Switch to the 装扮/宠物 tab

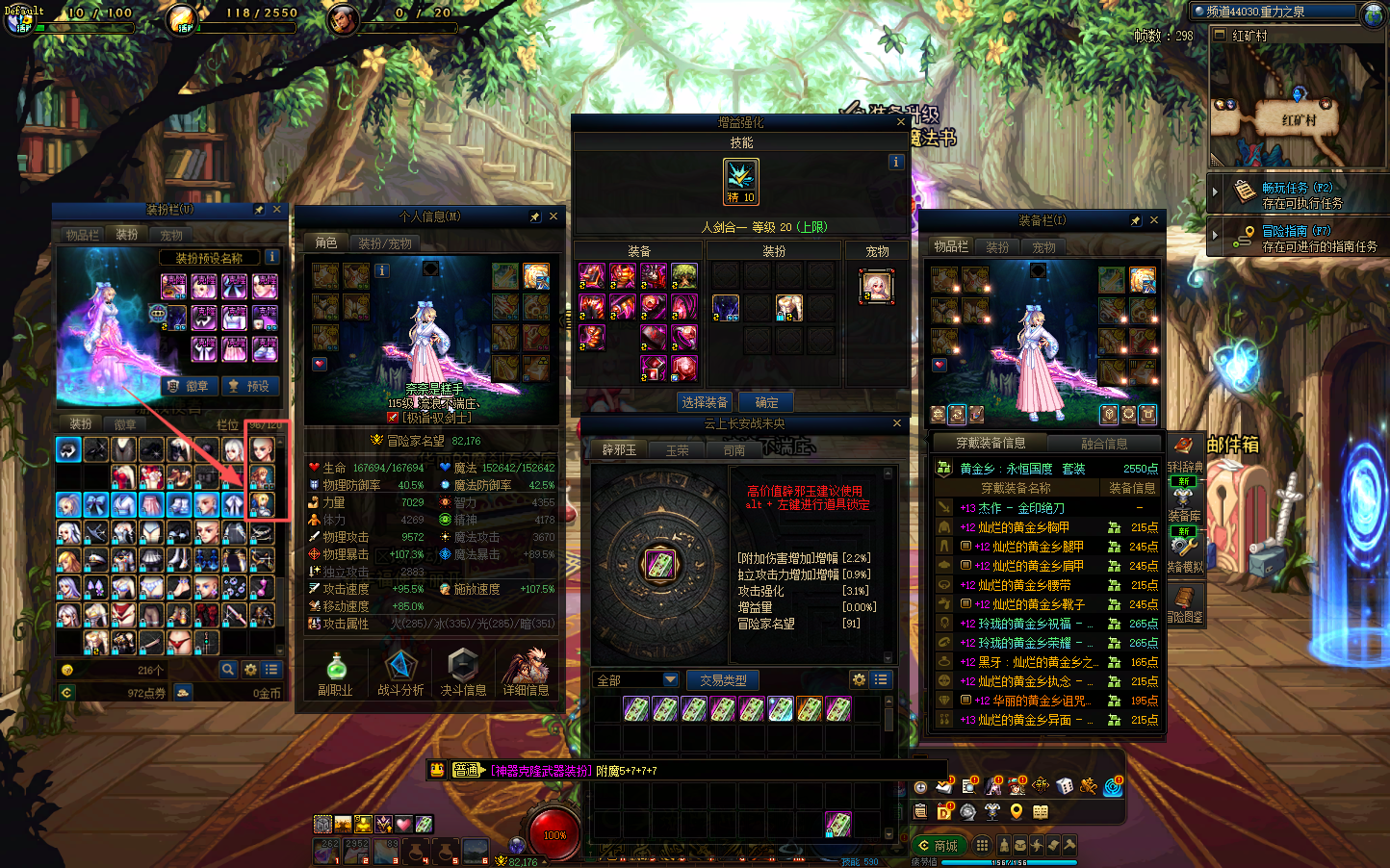click(x=385, y=243)
